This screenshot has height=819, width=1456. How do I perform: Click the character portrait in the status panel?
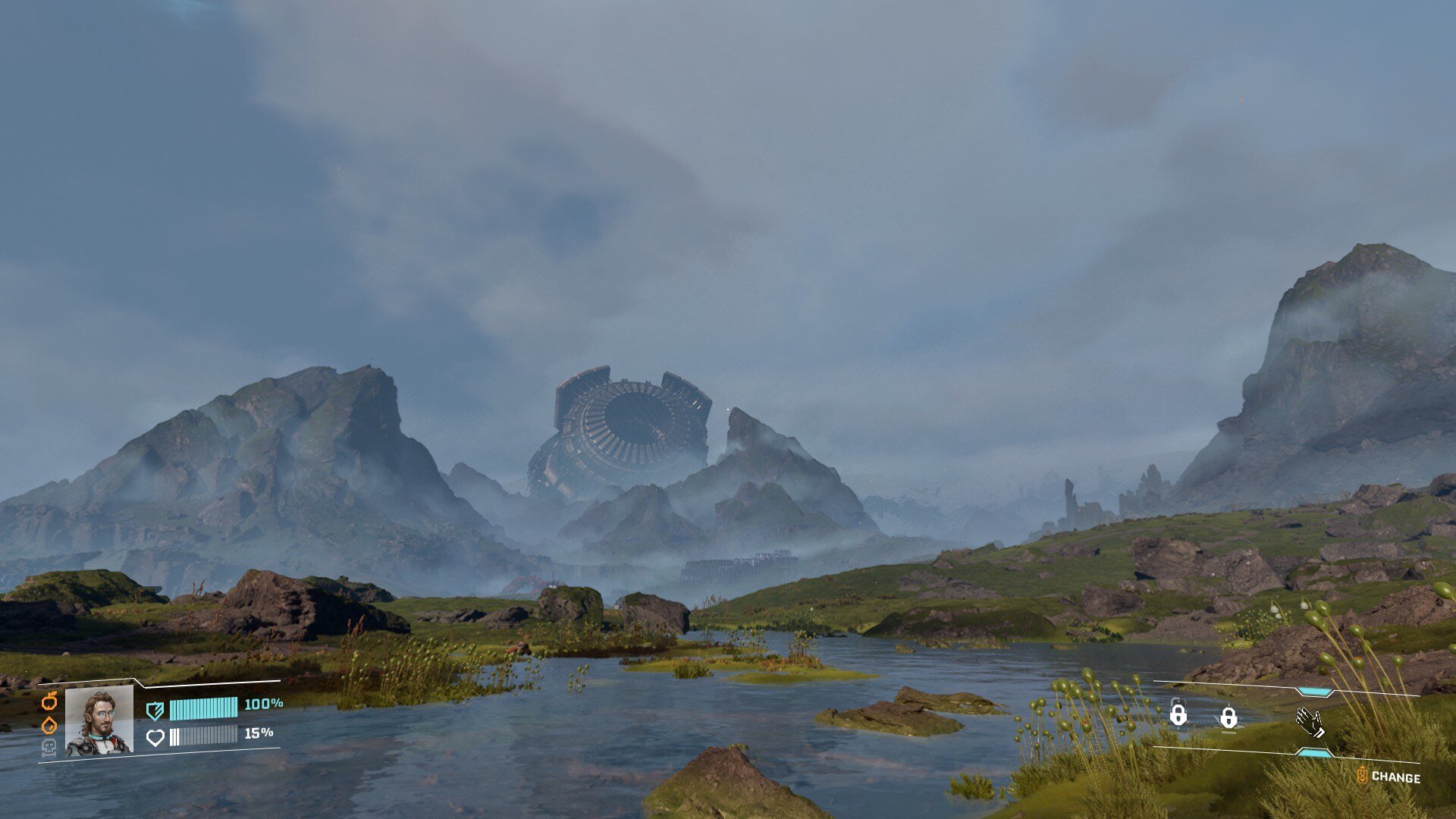(99, 720)
